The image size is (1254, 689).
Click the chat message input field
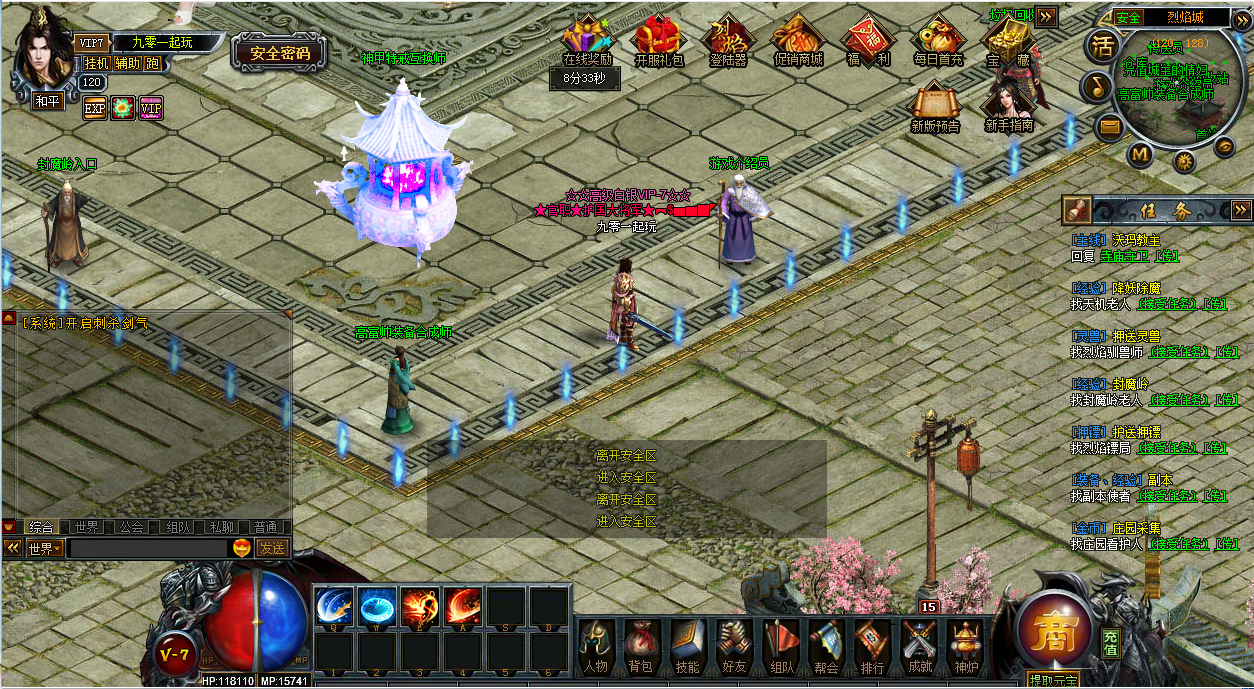pos(148,548)
